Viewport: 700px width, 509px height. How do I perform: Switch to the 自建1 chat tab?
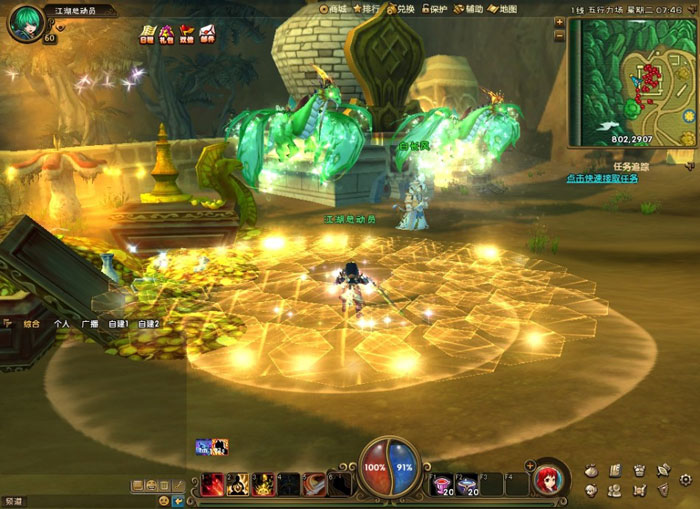pyautogui.click(x=118, y=324)
